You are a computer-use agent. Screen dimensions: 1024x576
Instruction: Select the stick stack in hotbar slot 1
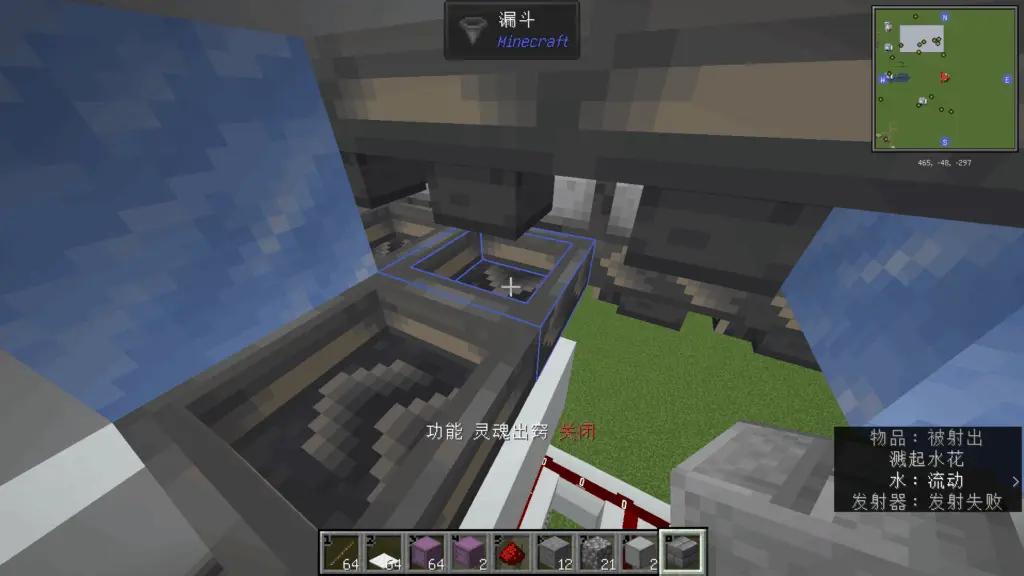pyautogui.click(x=341, y=551)
